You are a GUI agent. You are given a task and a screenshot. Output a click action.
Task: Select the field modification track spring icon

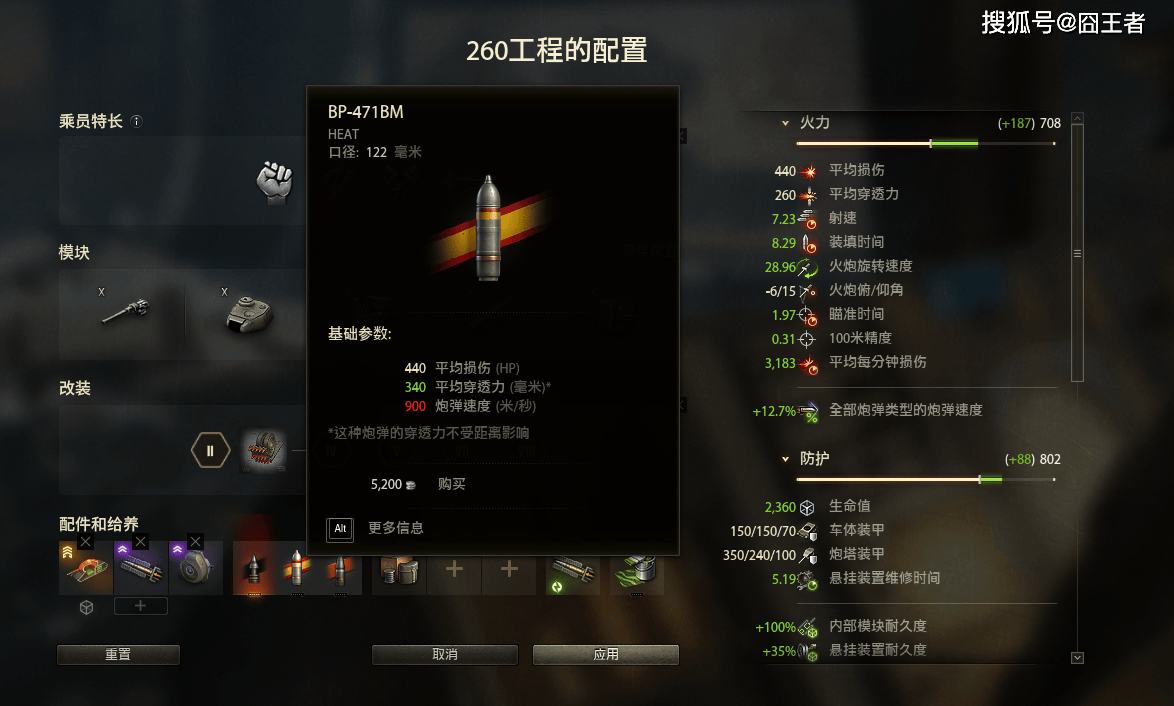(x=264, y=451)
